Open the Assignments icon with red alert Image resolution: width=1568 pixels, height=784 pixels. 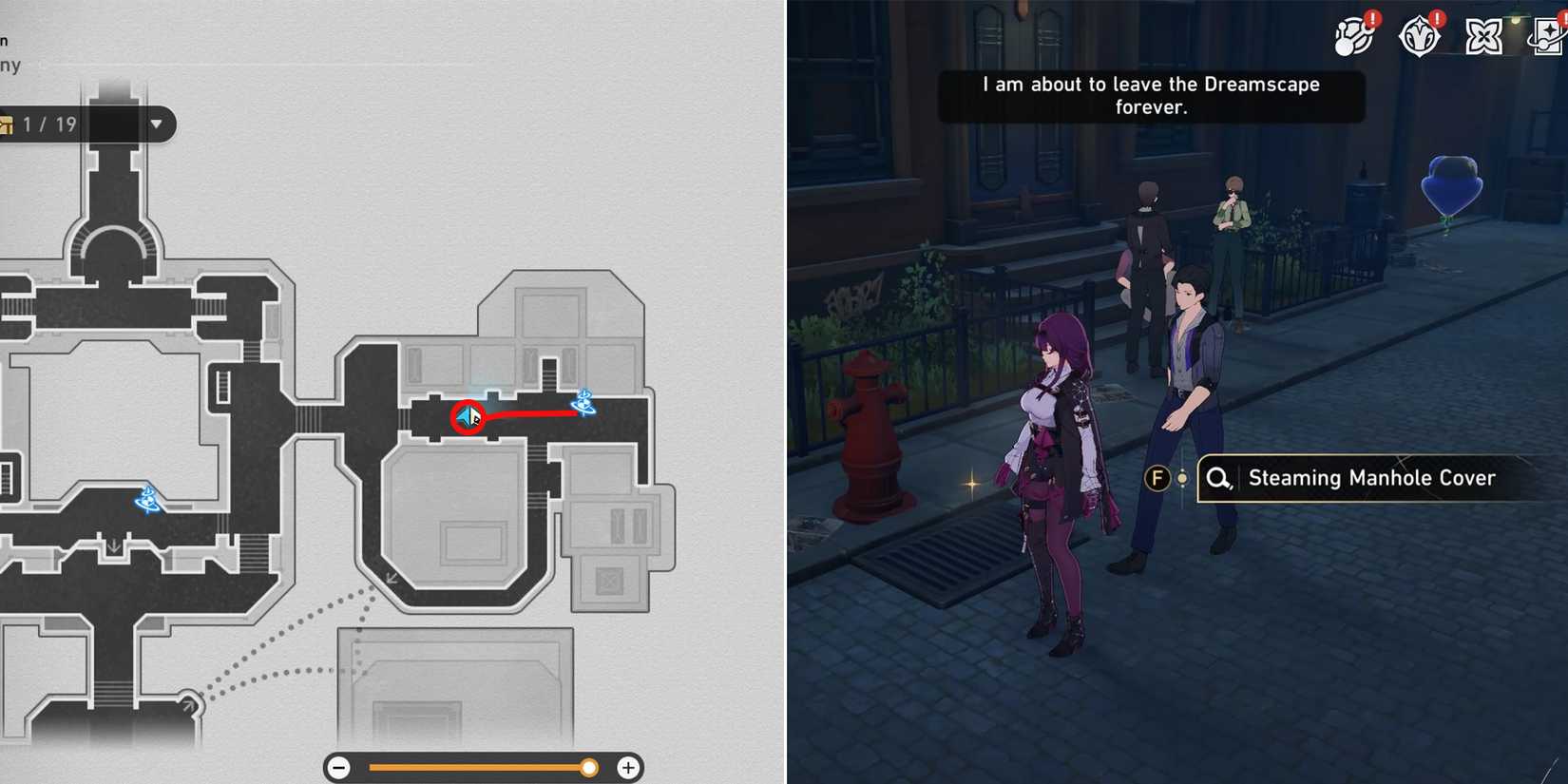tap(1354, 33)
